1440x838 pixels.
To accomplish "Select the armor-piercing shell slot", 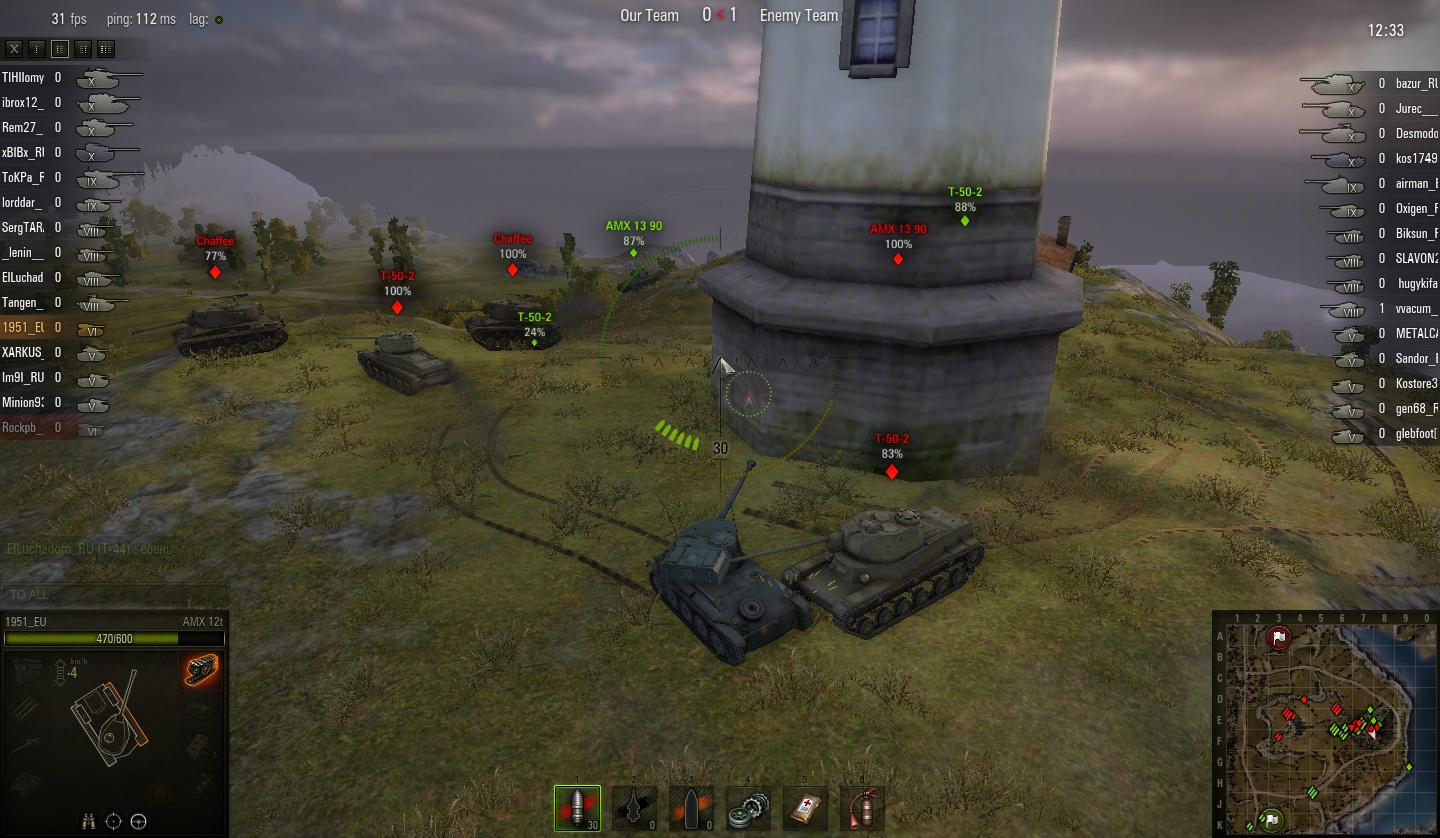I will [x=578, y=807].
